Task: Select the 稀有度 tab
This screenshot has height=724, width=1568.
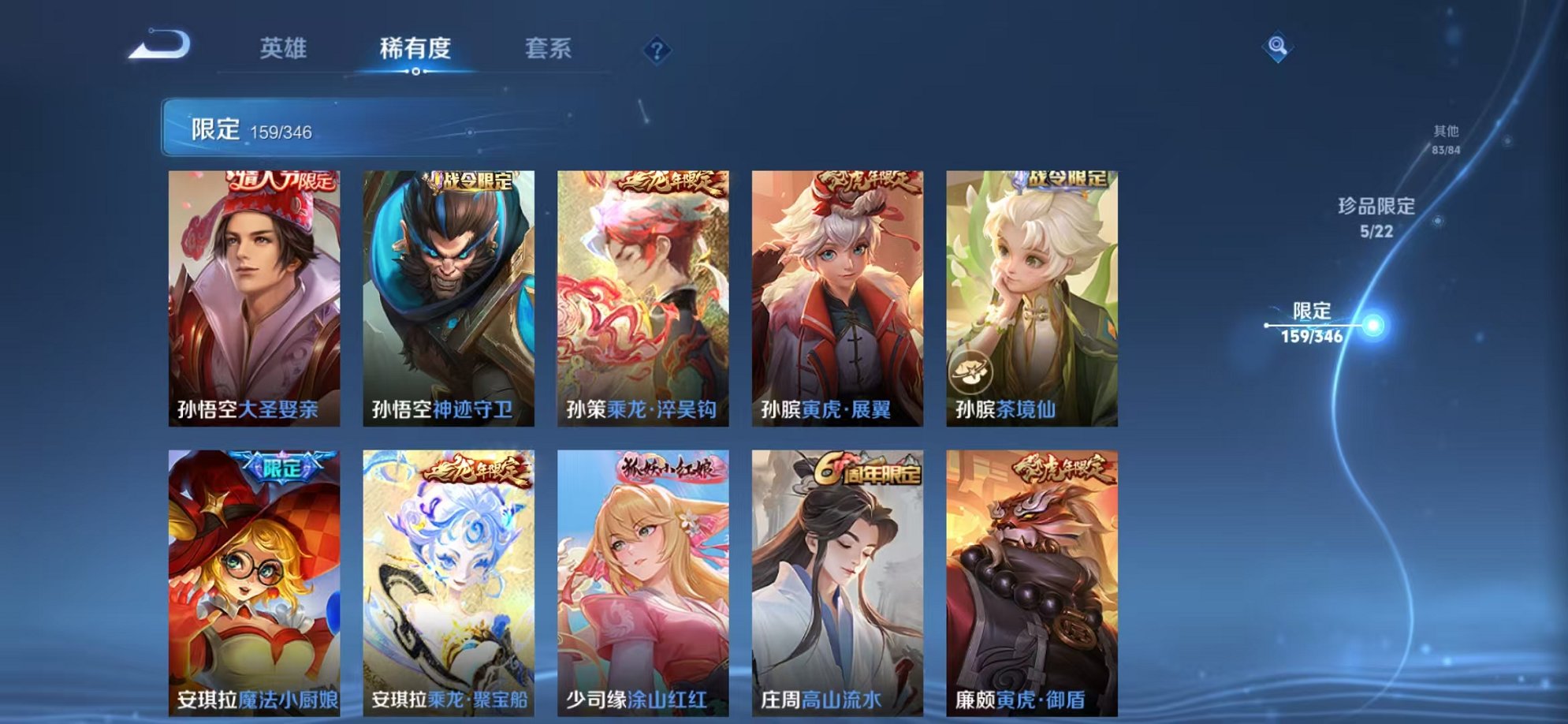Action: coord(415,49)
